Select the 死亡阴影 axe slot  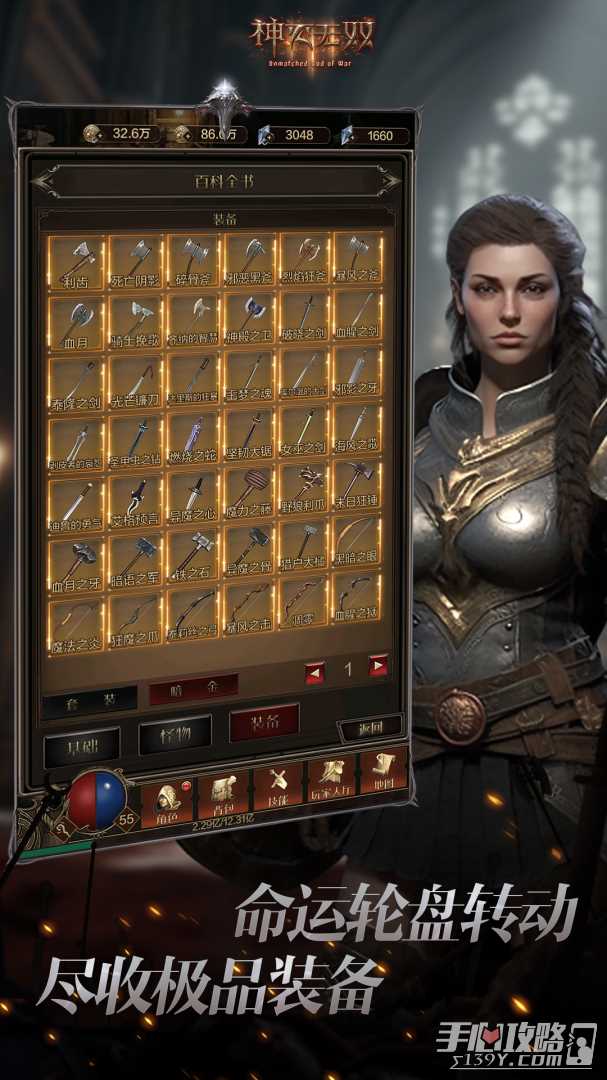(136, 262)
